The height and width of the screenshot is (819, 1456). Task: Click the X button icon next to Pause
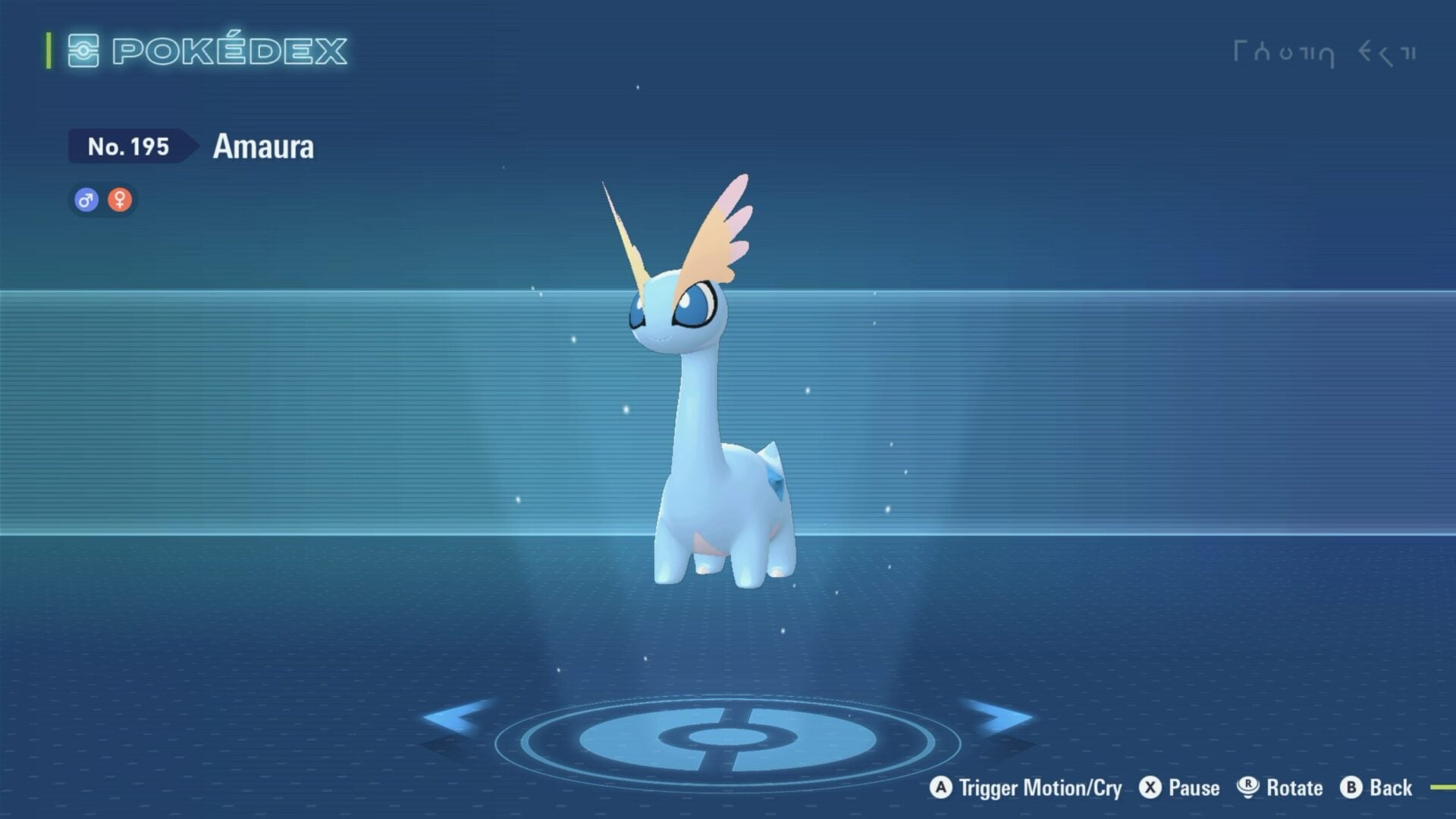(x=1151, y=788)
